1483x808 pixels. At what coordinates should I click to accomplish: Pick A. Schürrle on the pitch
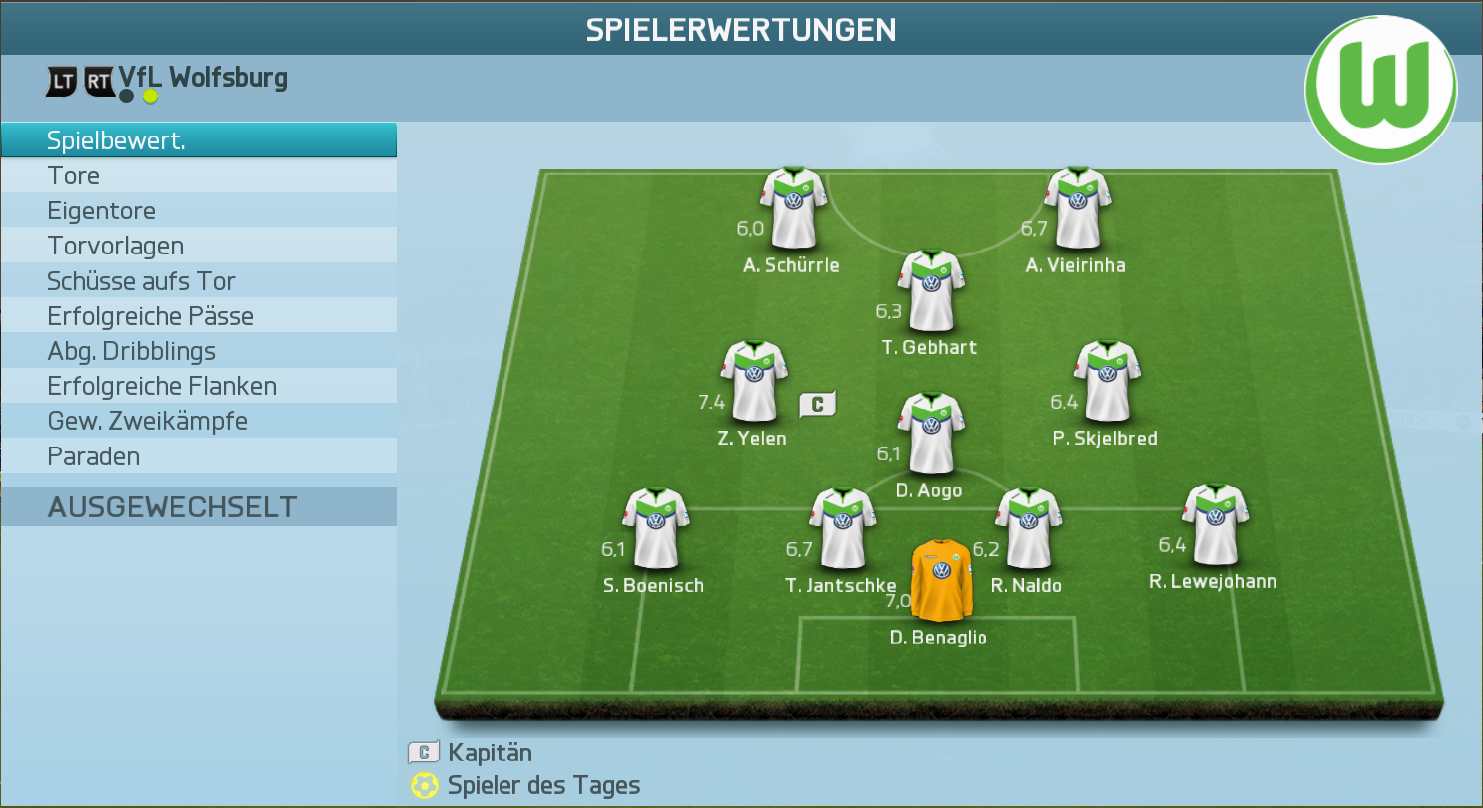pyautogui.click(x=793, y=208)
